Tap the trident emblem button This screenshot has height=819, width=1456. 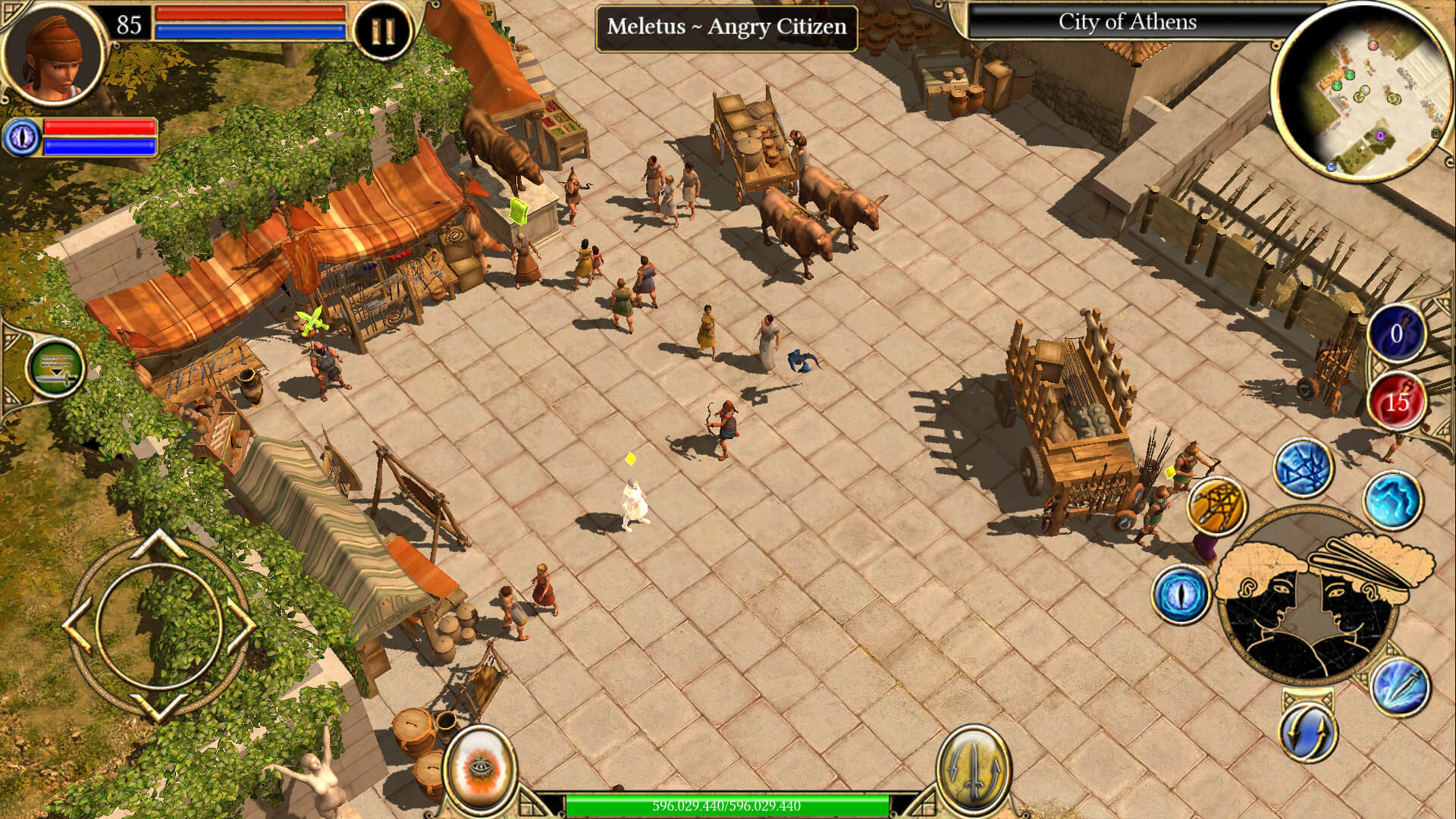click(x=974, y=767)
